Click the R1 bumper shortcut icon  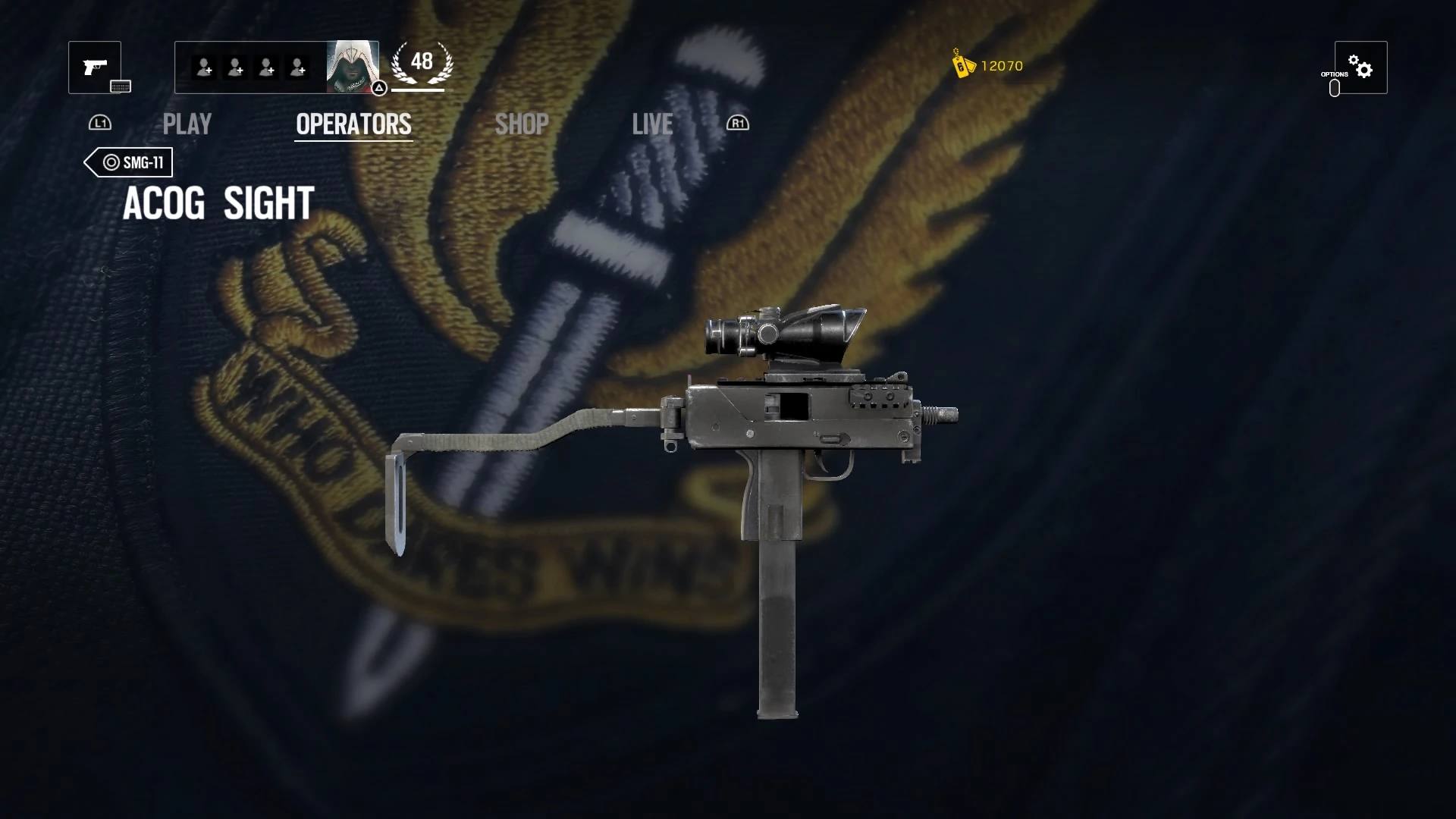pyautogui.click(x=736, y=123)
